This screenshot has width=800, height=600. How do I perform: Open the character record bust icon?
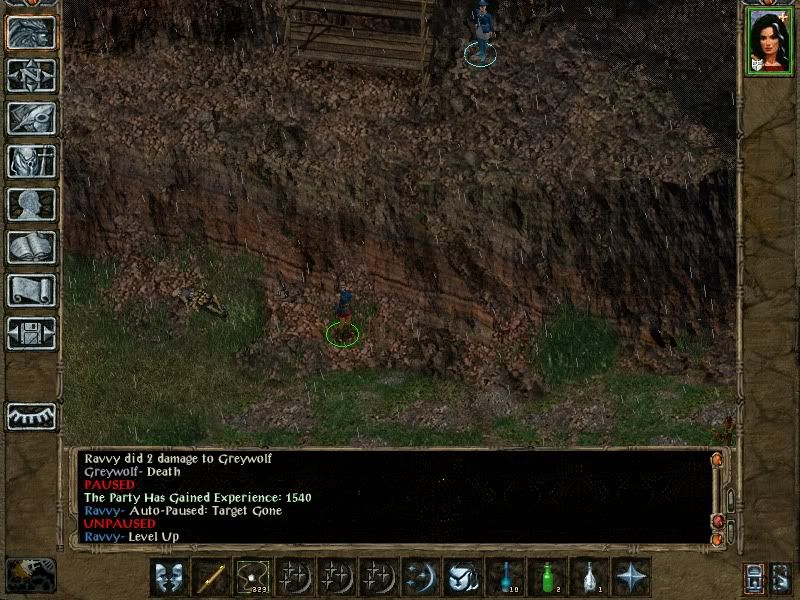pyautogui.click(x=31, y=204)
